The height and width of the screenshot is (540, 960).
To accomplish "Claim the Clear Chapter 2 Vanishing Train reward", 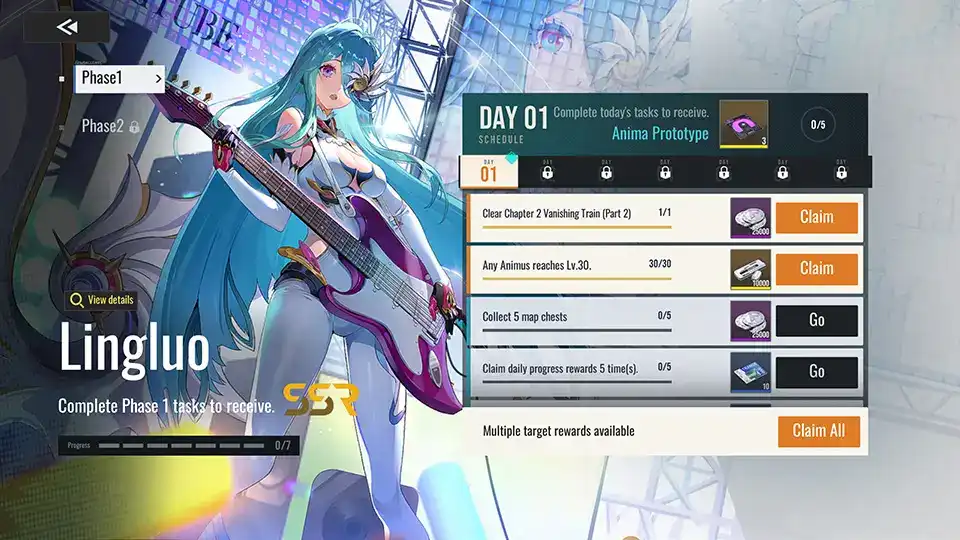I will pos(816,217).
